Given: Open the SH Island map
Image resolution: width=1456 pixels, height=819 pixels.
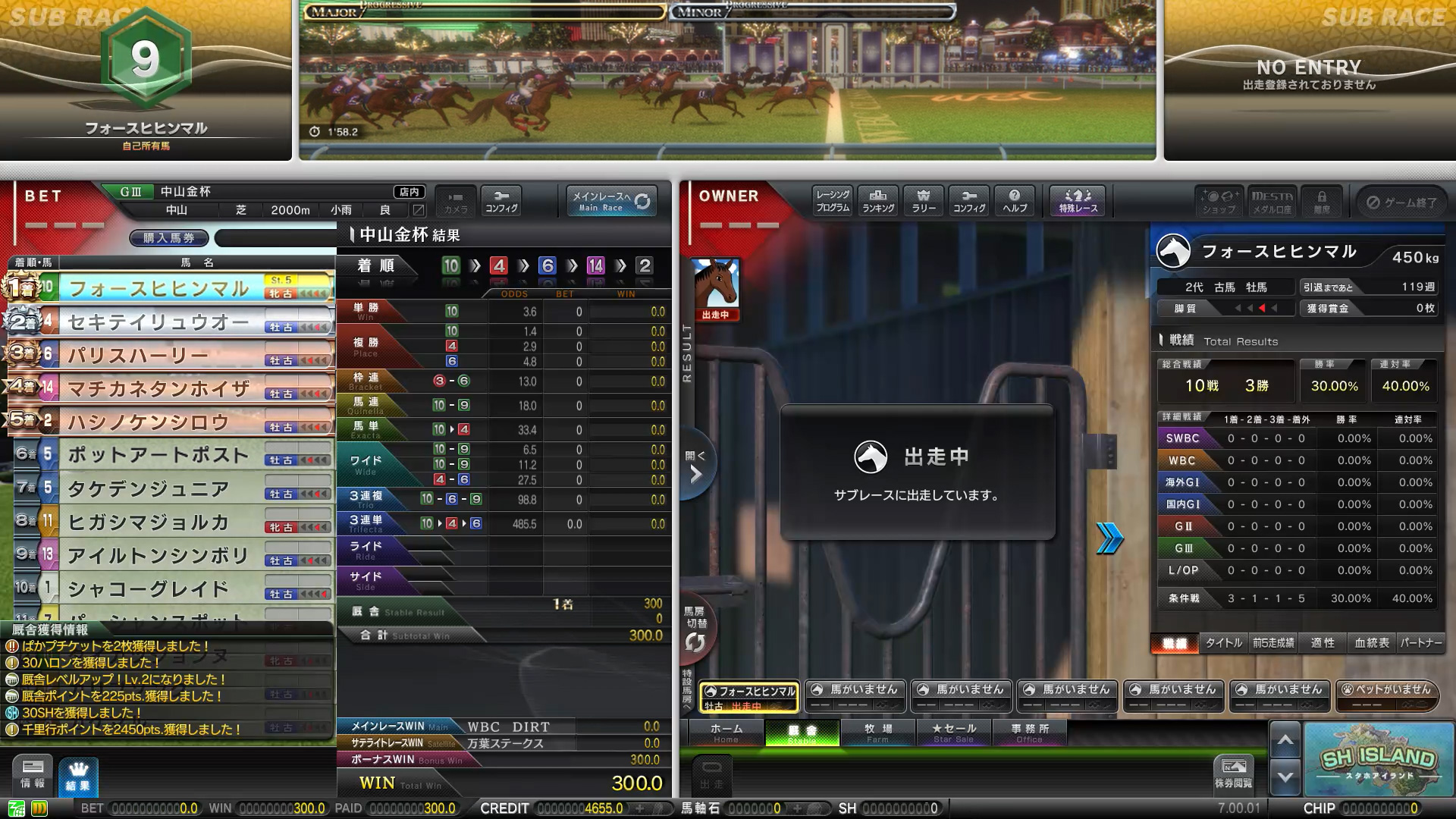Looking at the screenshot, I should click(x=1378, y=759).
